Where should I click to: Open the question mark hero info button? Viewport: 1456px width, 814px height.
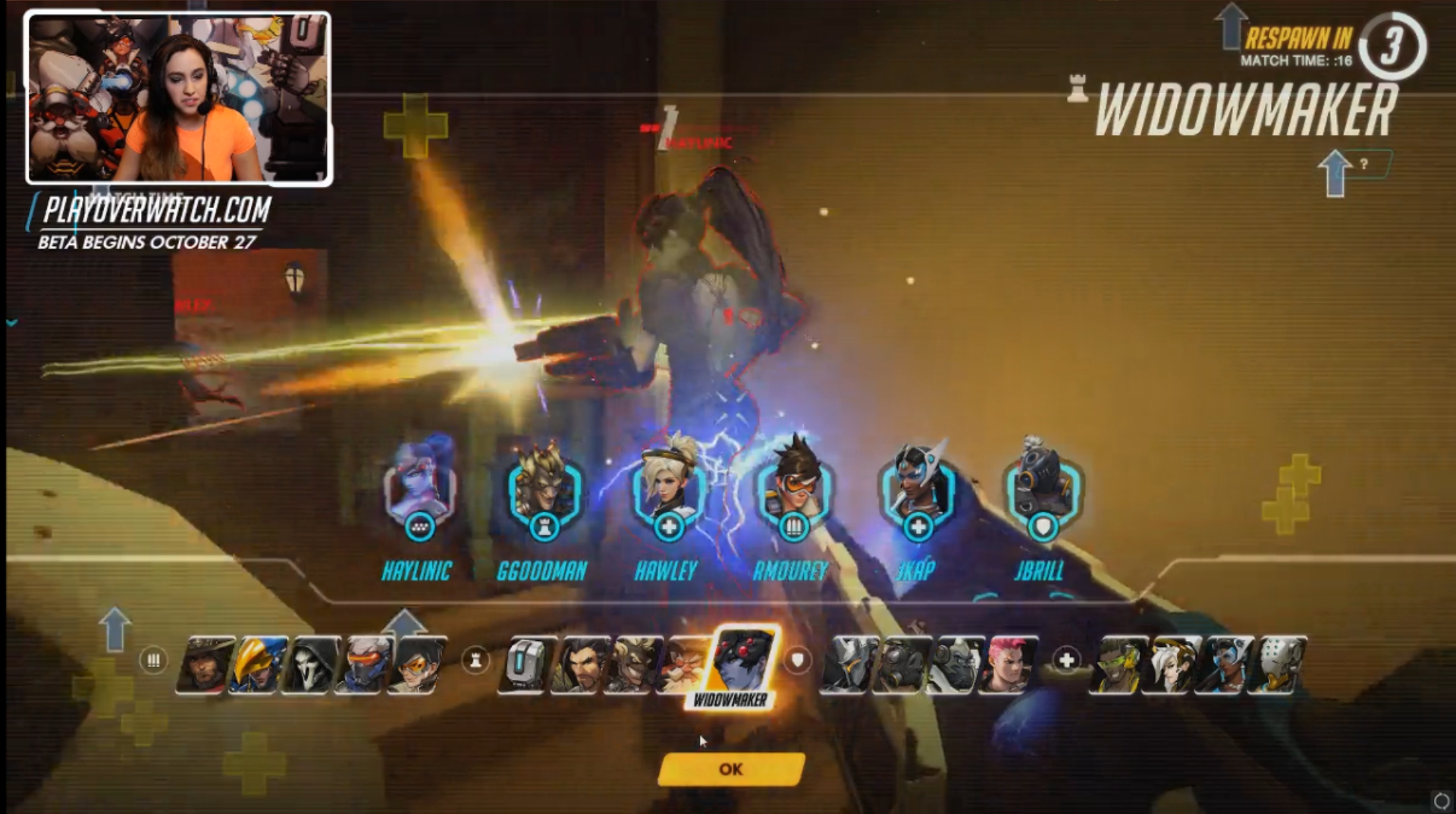[x=1363, y=164]
